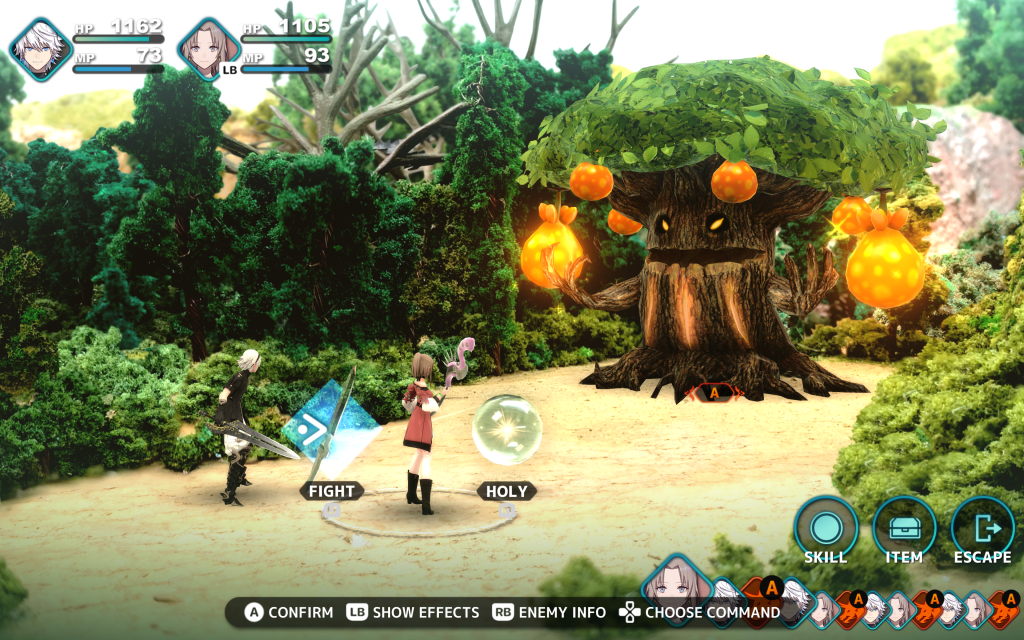Select the brown-haired girl's portrait
1024x640 pixels.
[209, 48]
